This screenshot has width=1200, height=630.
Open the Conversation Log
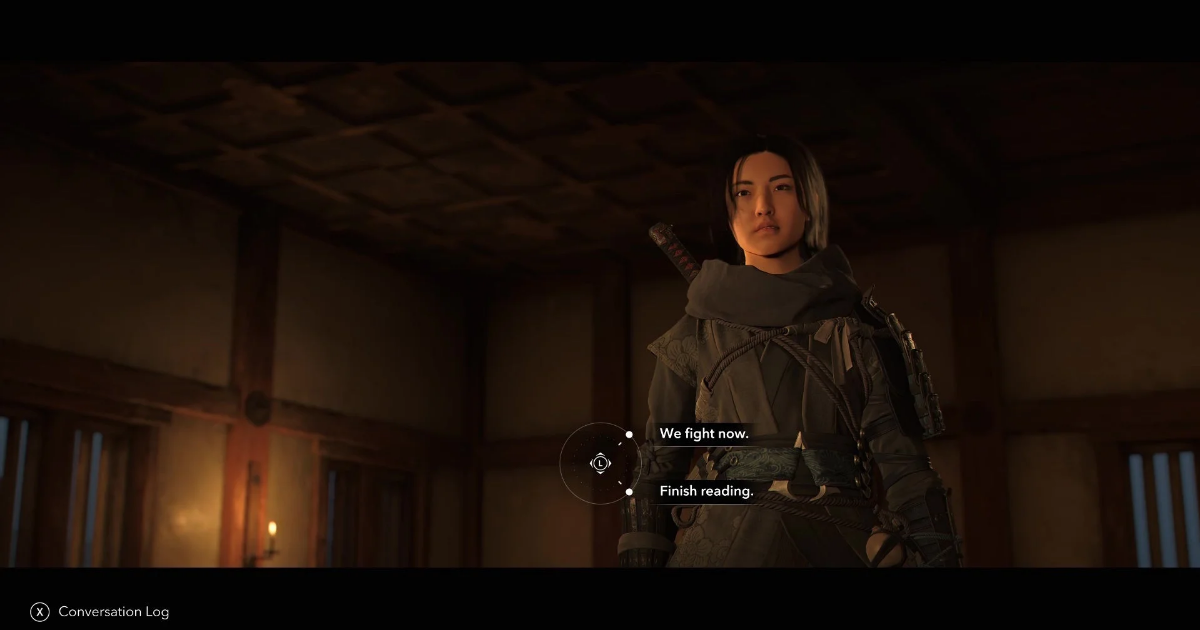tap(113, 611)
